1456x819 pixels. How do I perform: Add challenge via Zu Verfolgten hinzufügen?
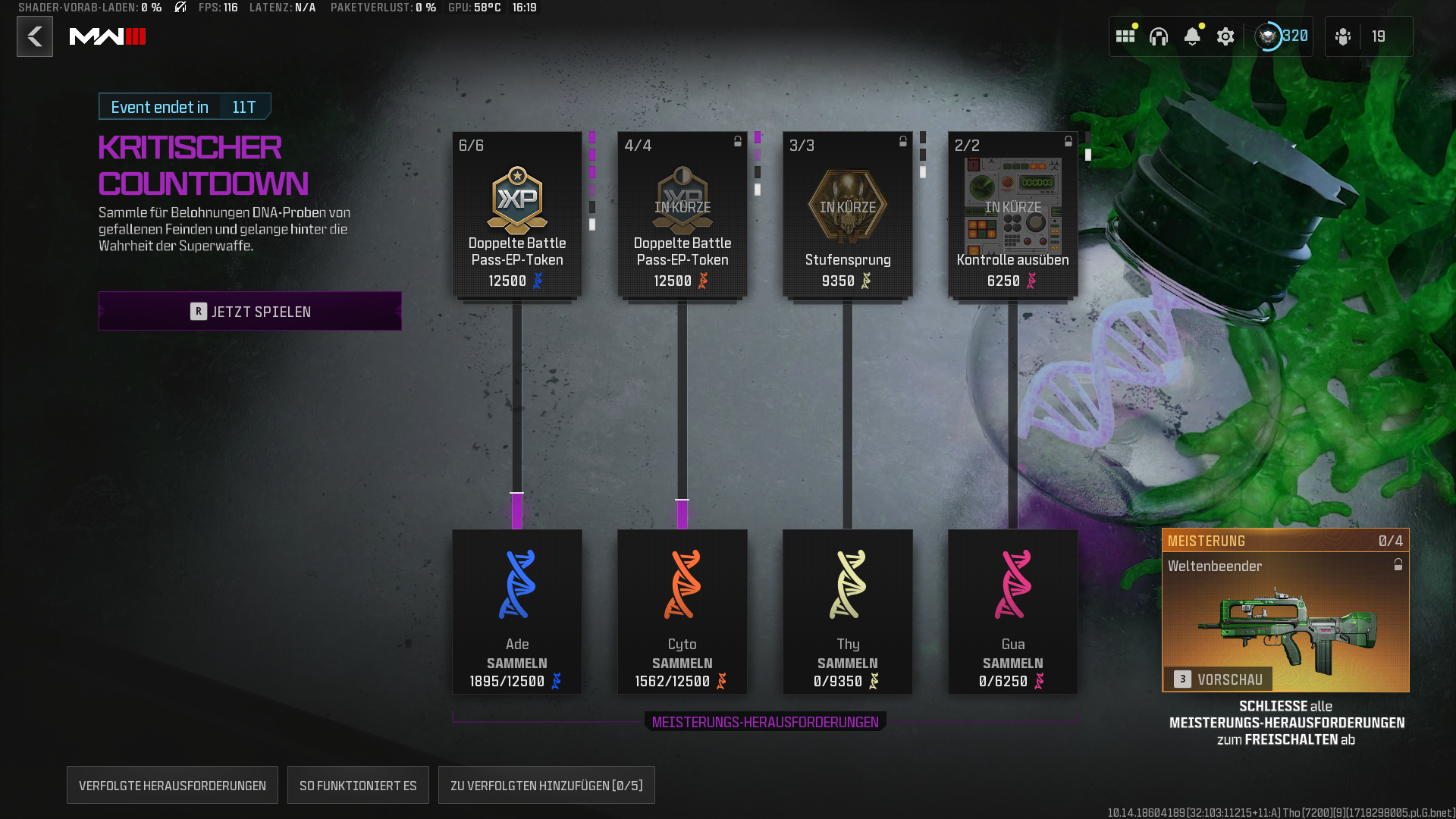pyautogui.click(x=546, y=786)
